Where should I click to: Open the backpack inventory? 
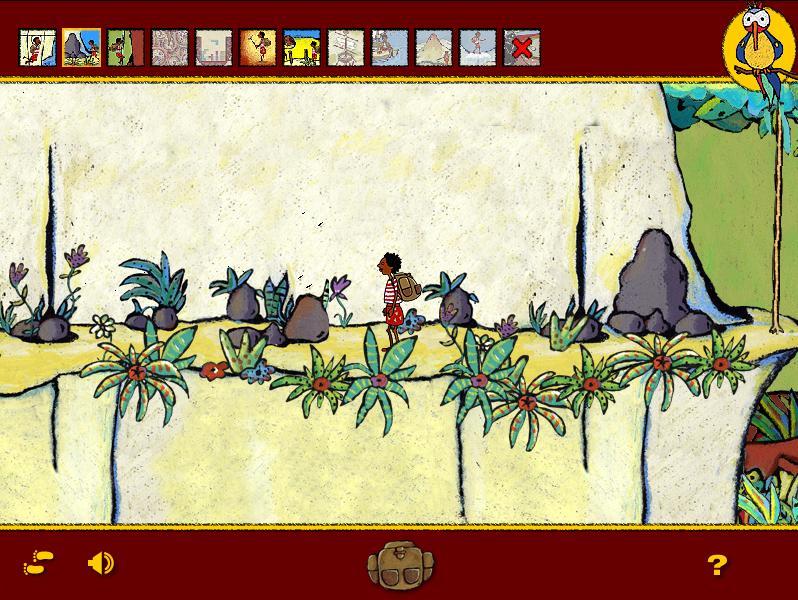point(397,565)
